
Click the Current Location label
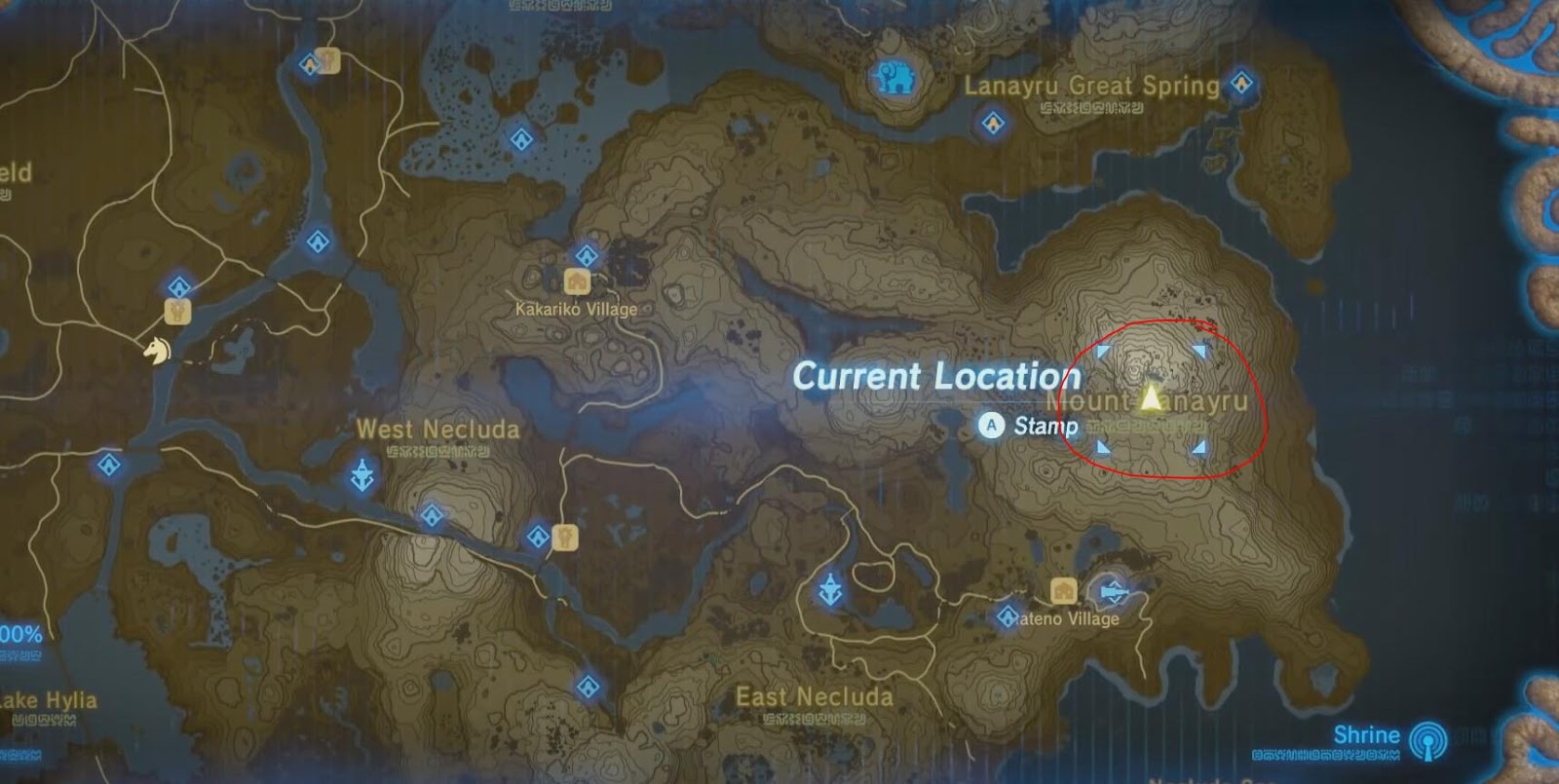(x=940, y=377)
